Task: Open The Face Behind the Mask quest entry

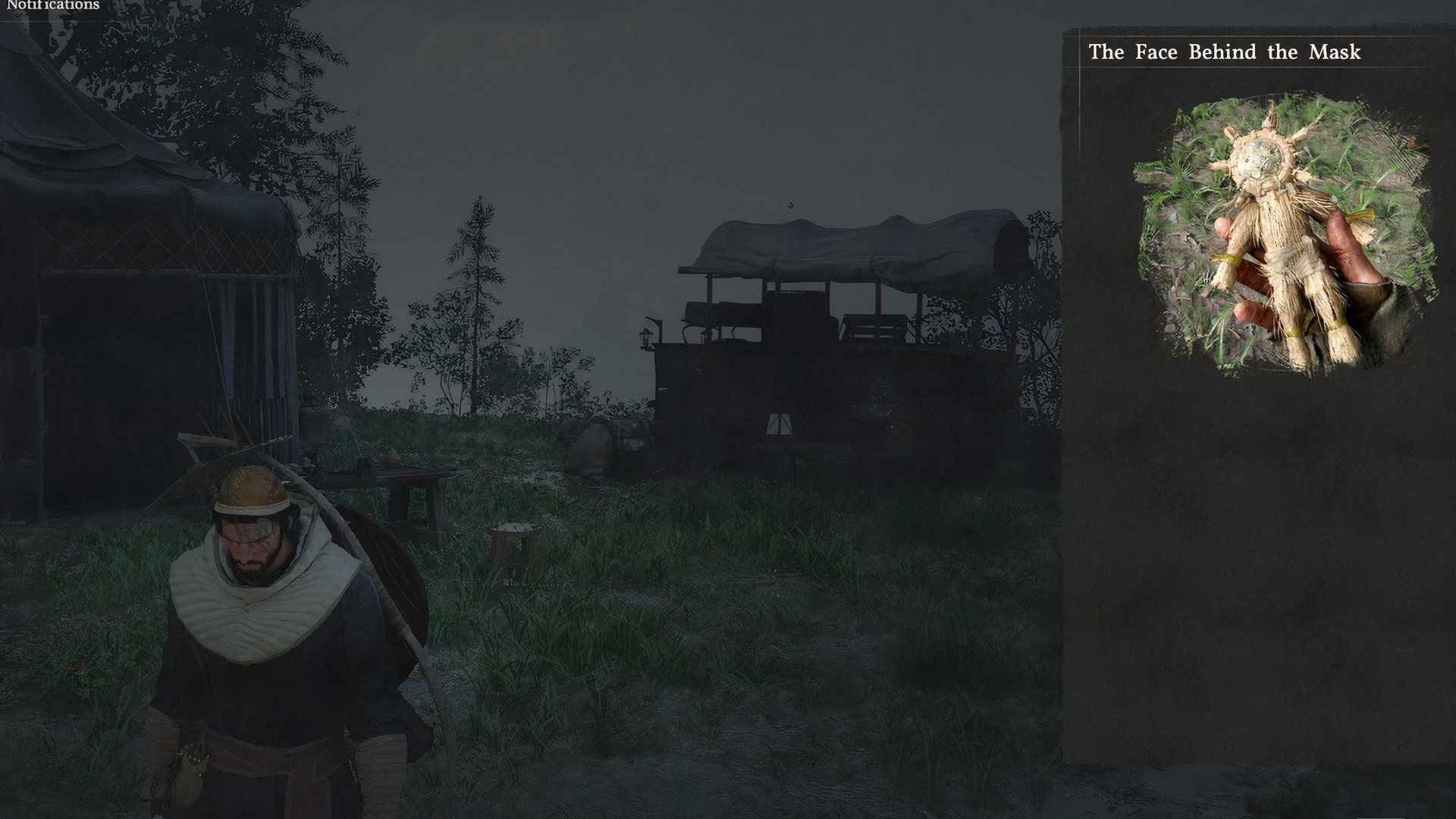Action: (x=1224, y=52)
